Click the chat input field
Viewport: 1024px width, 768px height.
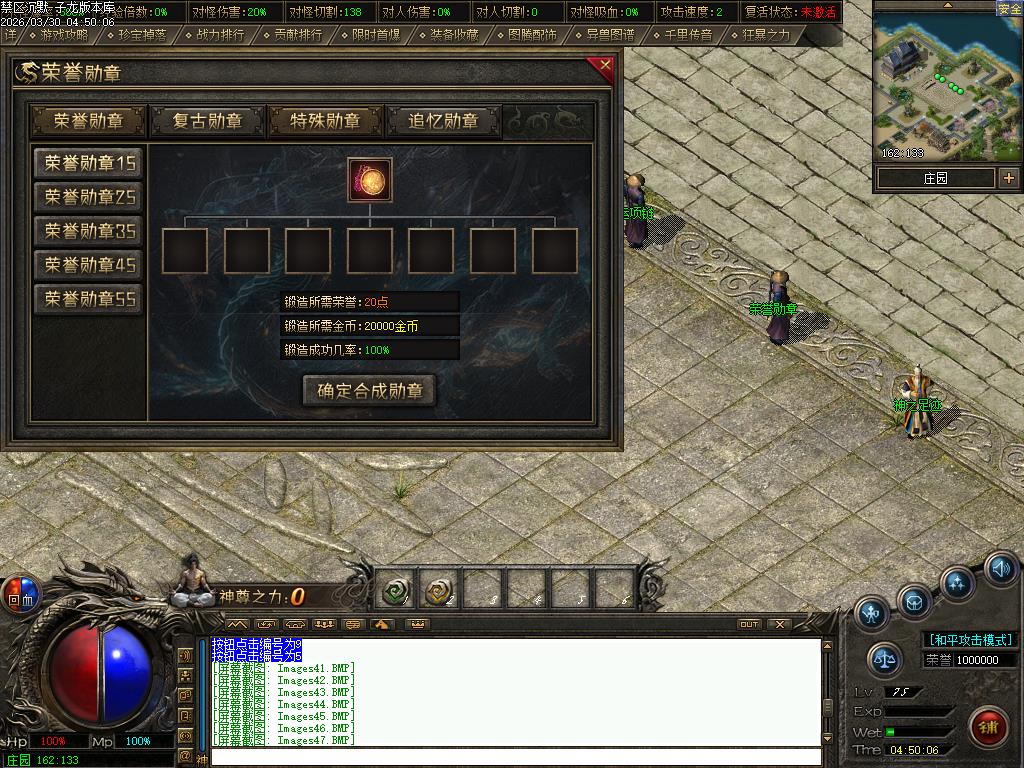[515, 757]
